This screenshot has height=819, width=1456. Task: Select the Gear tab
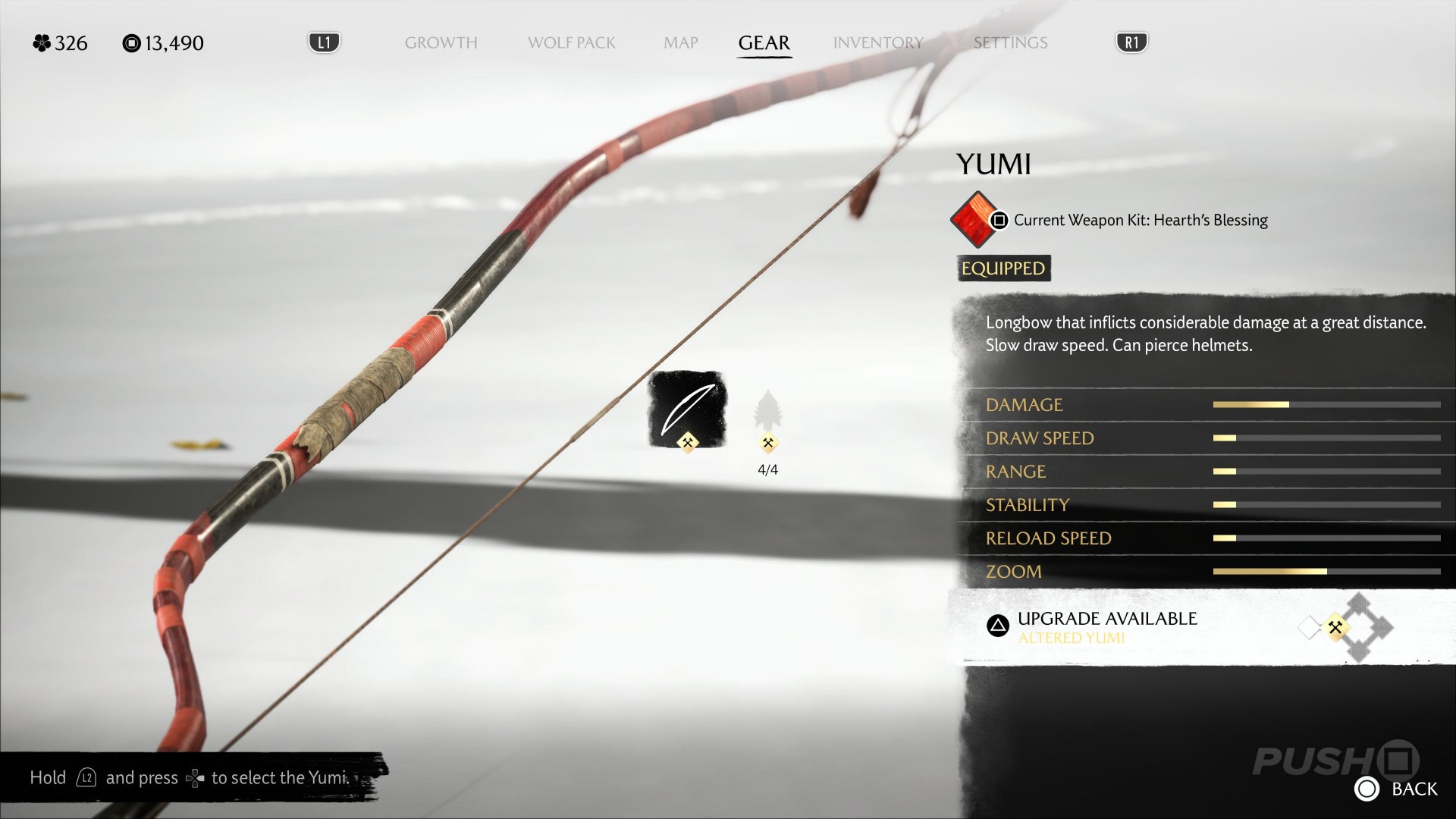pos(764,43)
